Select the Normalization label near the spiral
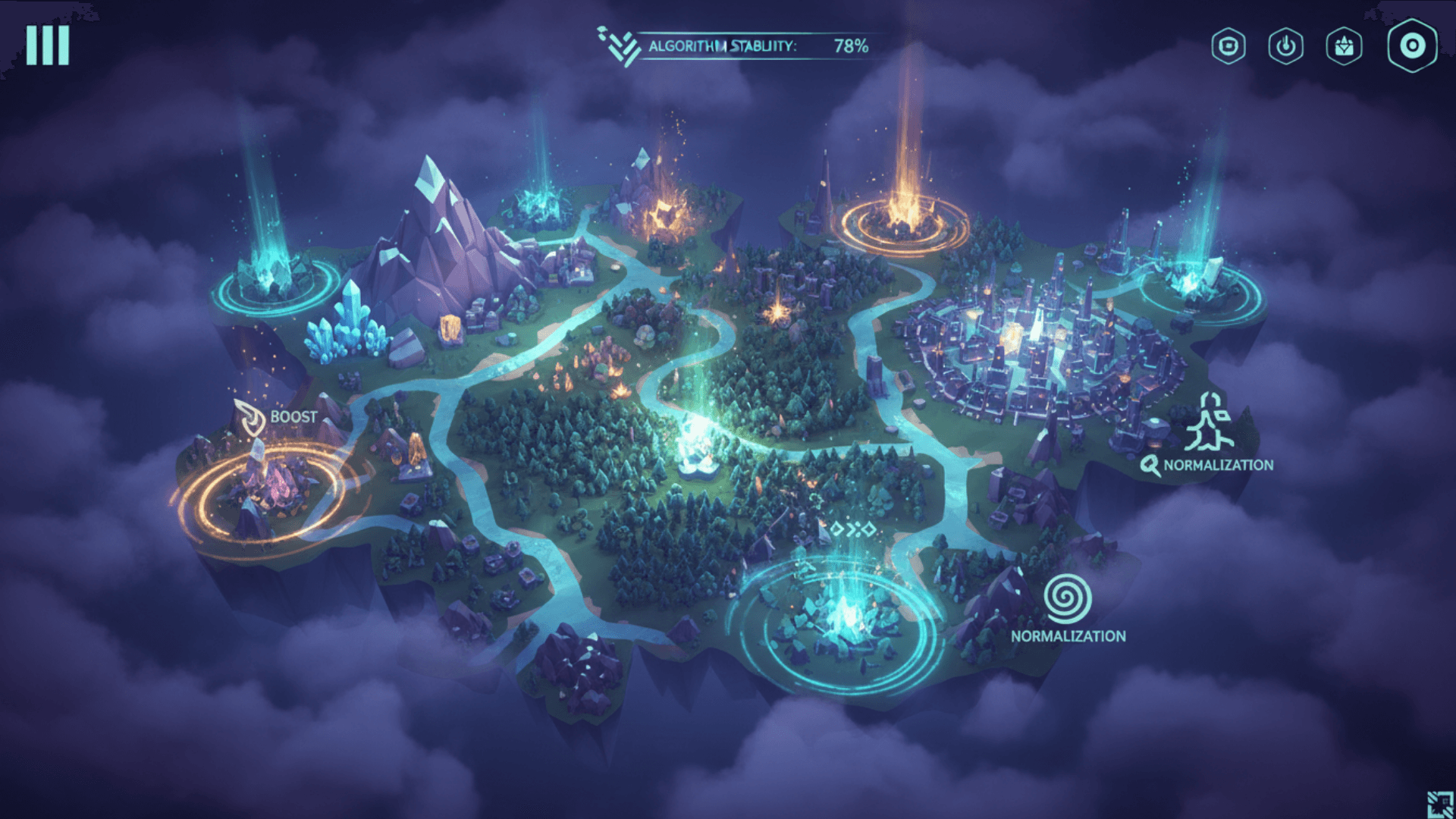This screenshot has width=1456, height=819. [x=1068, y=637]
